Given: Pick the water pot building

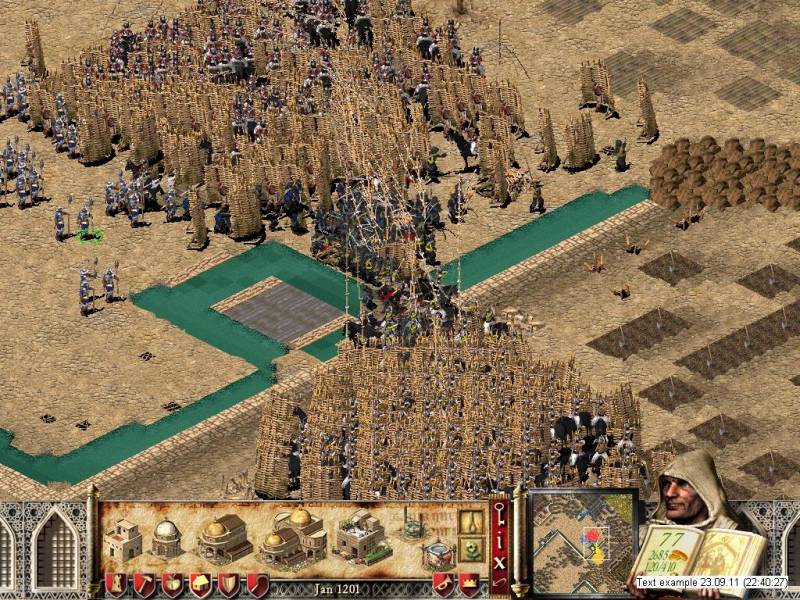Looking at the screenshot, I should [x=437, y=555].
